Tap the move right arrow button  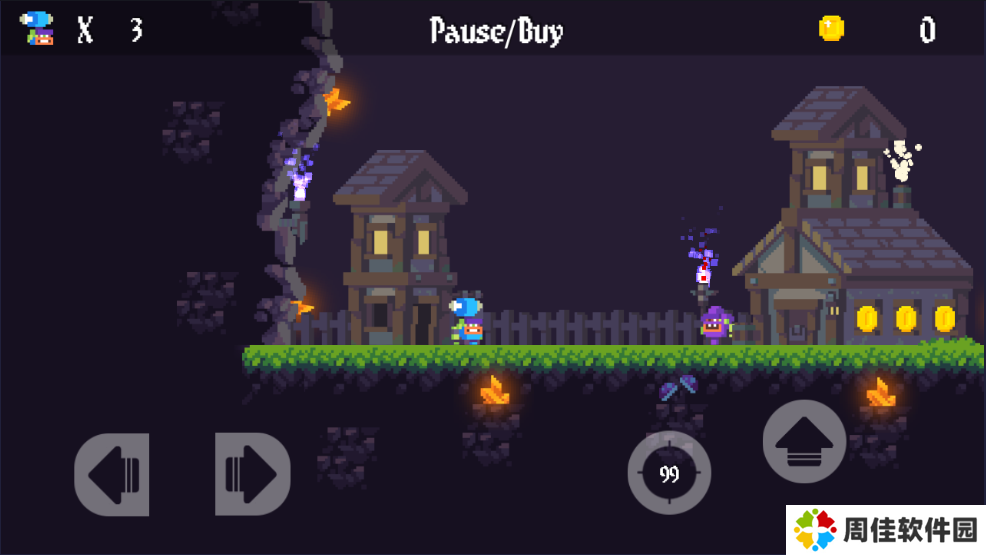point(252,474)
